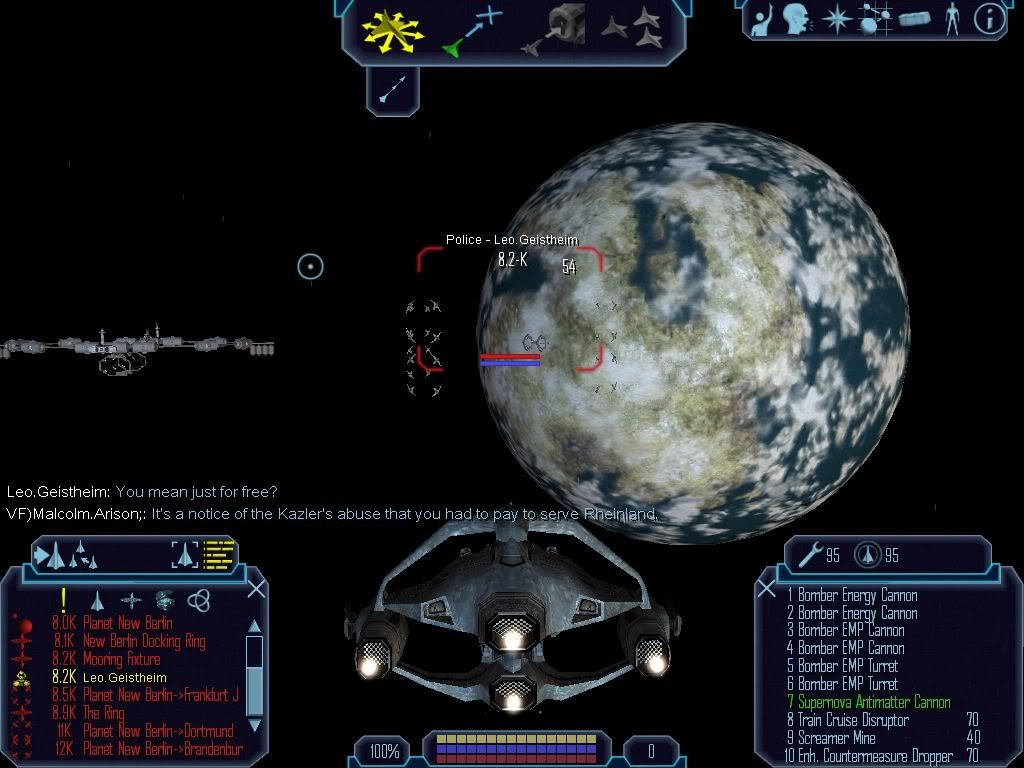This screenshot has height=768, width=1024.
Task: Open the information (i) button
Action: tap(988, 19)
